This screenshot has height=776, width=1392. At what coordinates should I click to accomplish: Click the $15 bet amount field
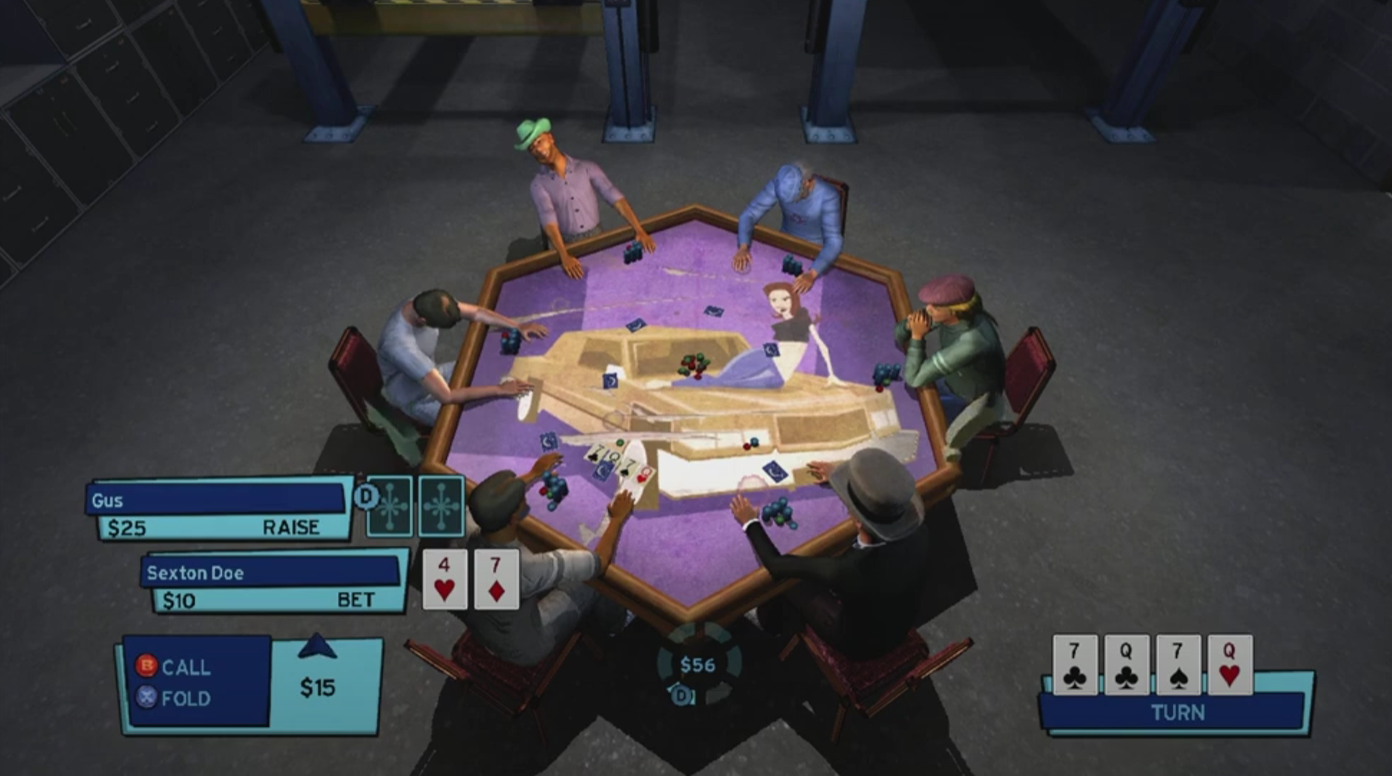point(319,688)
